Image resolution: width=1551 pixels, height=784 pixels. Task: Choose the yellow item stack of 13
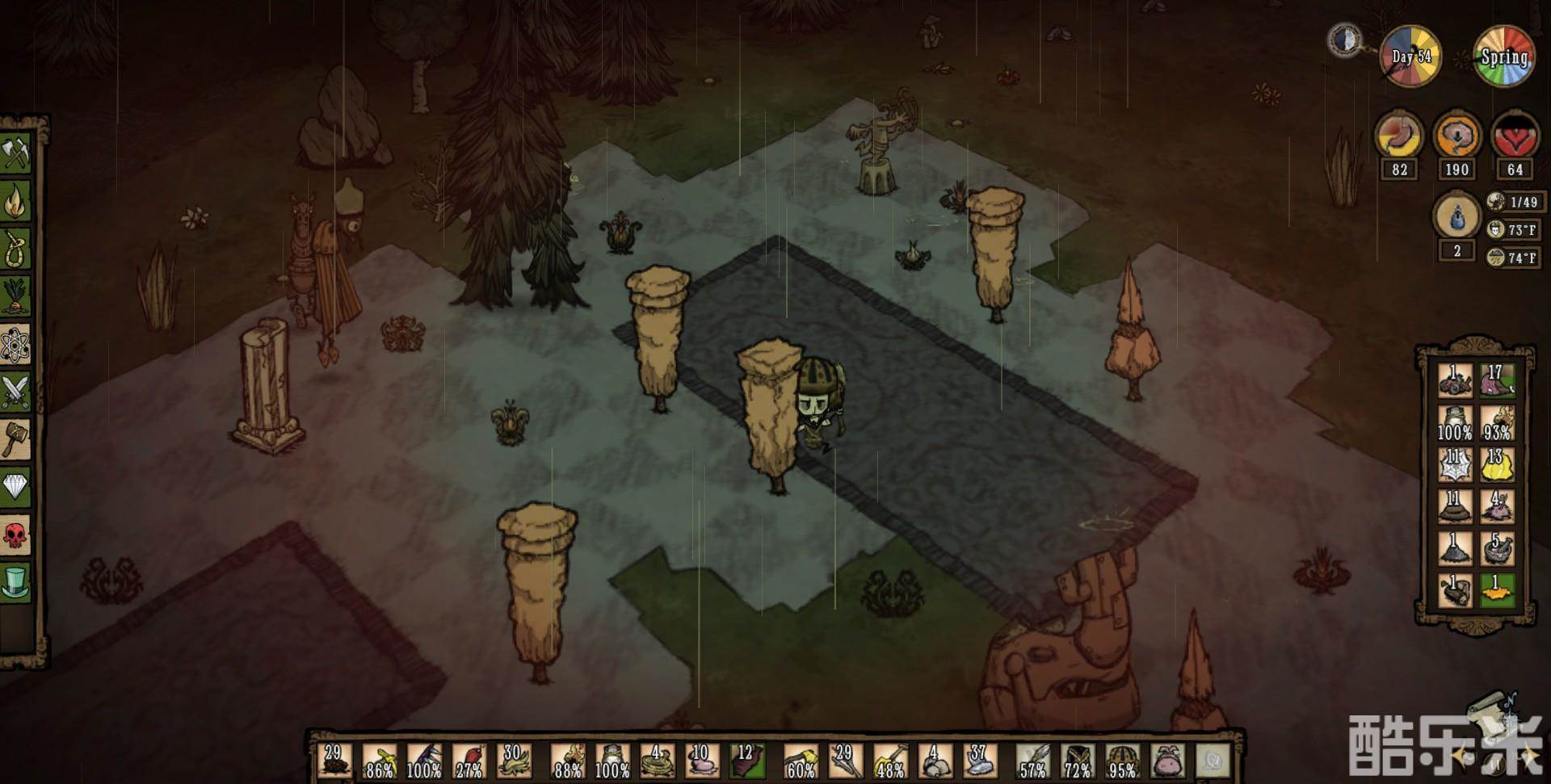coord(1496,464)
